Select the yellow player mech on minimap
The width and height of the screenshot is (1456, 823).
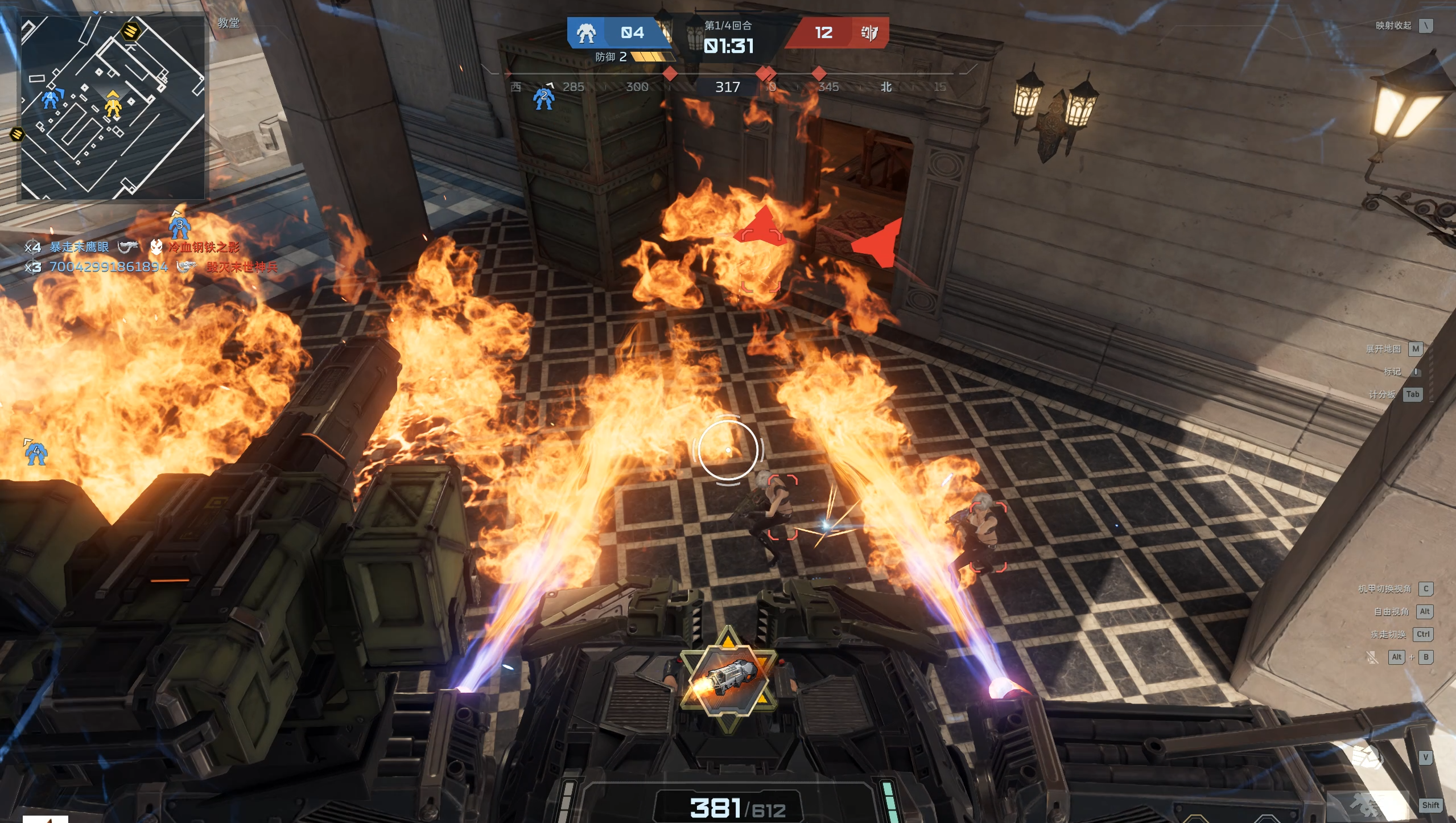(113, 105)
